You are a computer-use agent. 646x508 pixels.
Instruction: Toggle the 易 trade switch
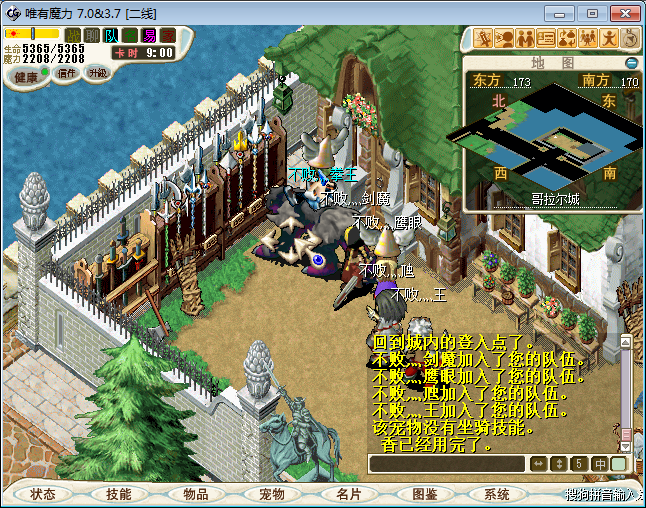149,35
